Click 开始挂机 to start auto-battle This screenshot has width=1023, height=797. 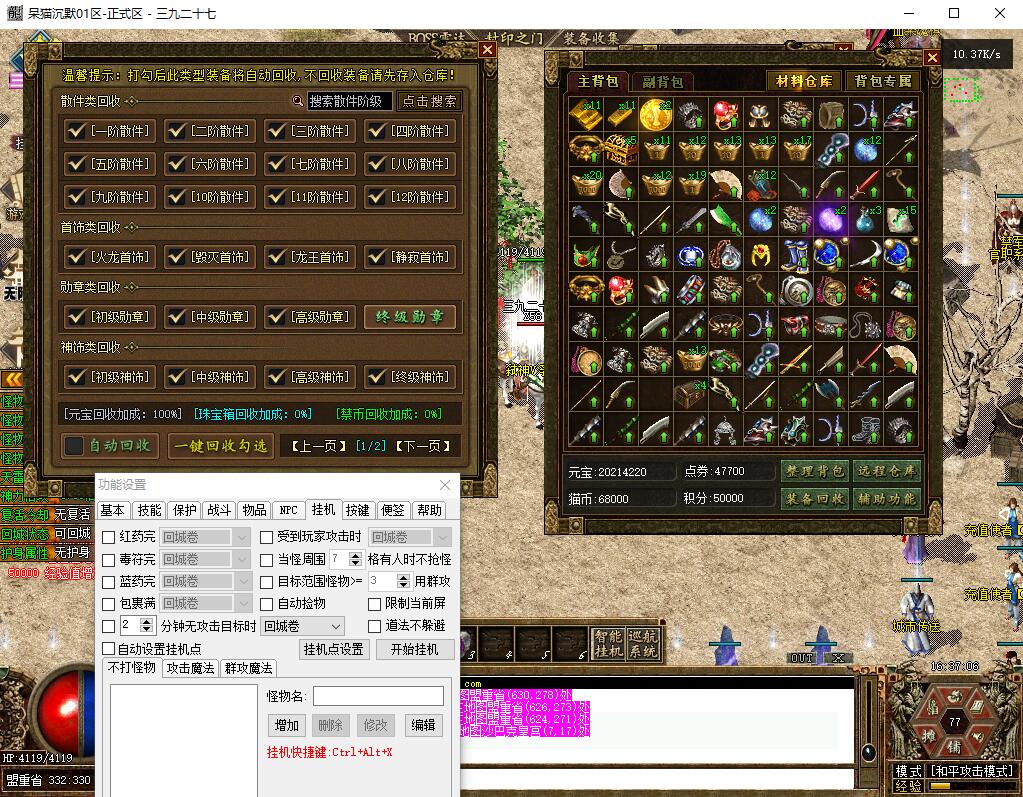click(413, 649)
